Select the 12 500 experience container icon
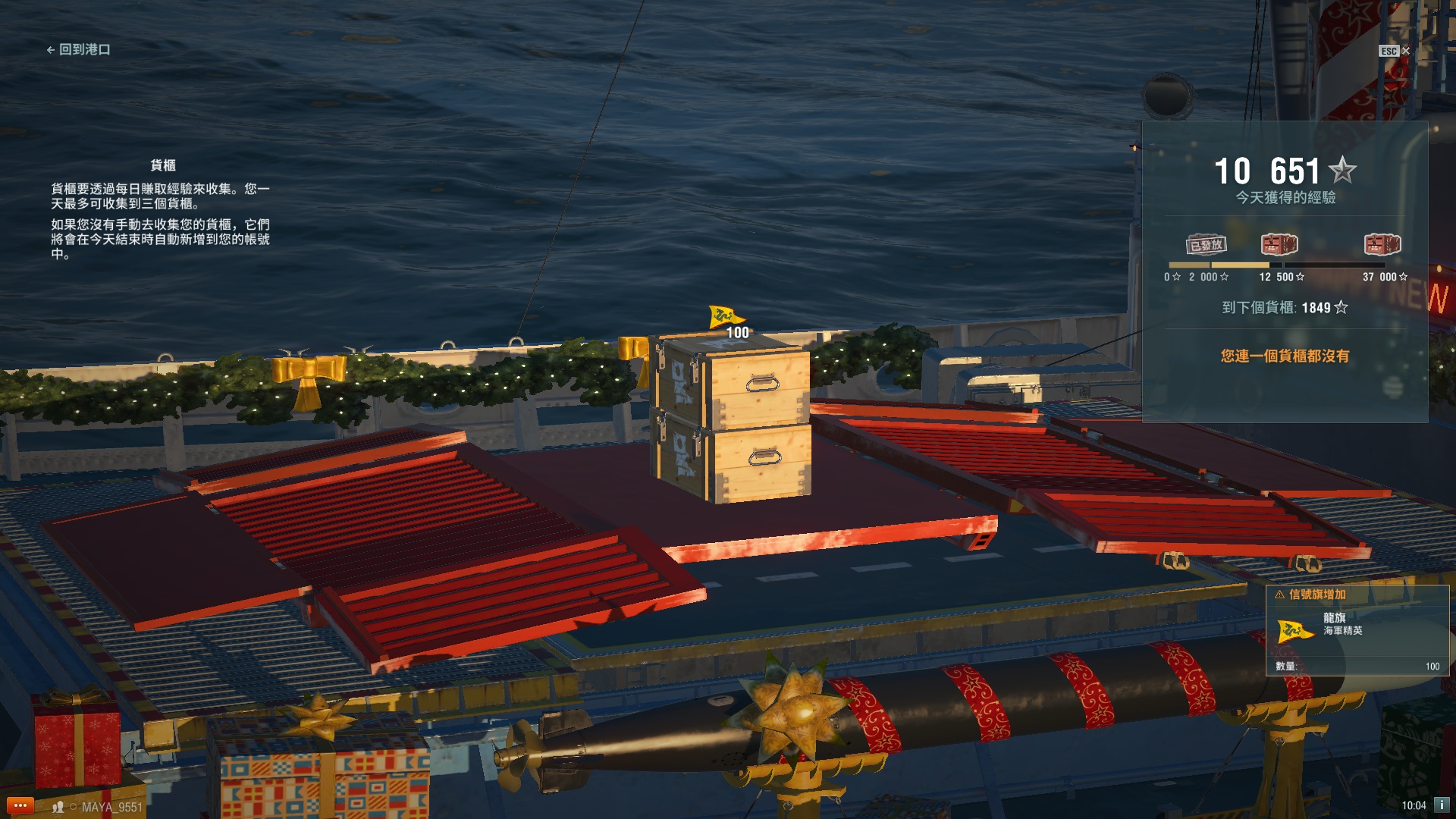 [x=1279, y=244]
